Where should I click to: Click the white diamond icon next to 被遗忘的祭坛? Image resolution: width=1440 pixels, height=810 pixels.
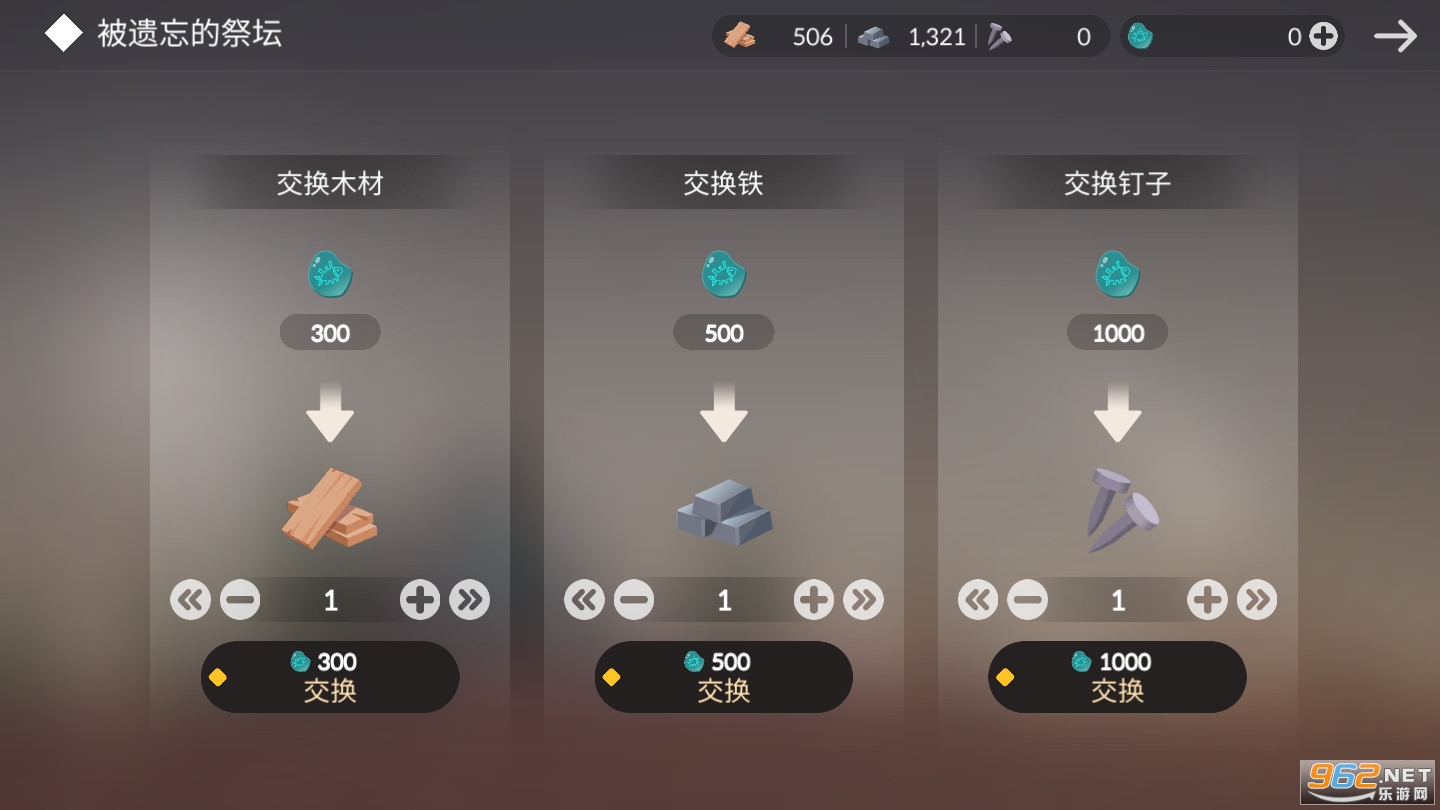[x=63, y=32]
